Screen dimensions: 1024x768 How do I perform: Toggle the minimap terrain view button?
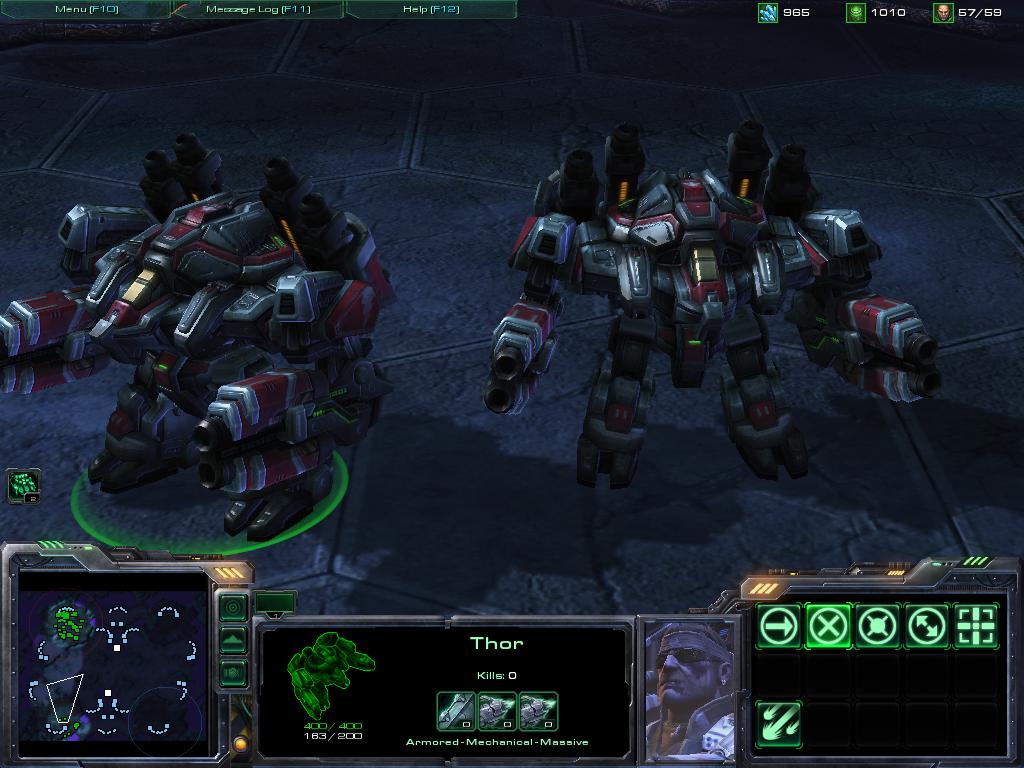point(233,640)
